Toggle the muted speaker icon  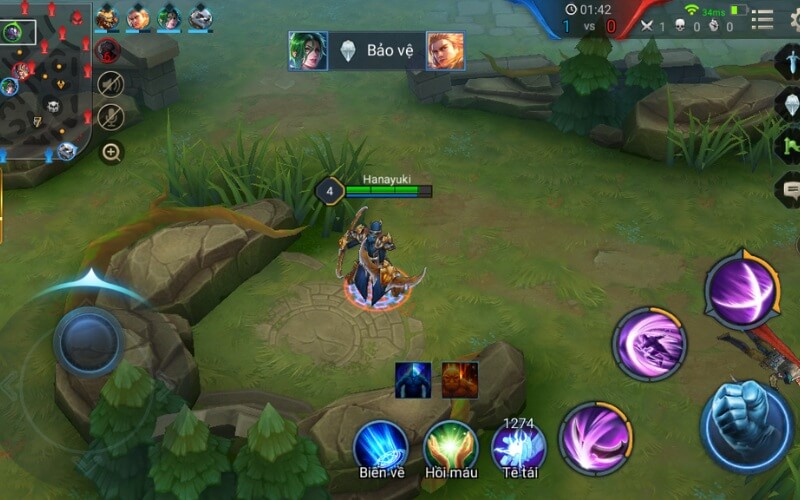point(111,84)
